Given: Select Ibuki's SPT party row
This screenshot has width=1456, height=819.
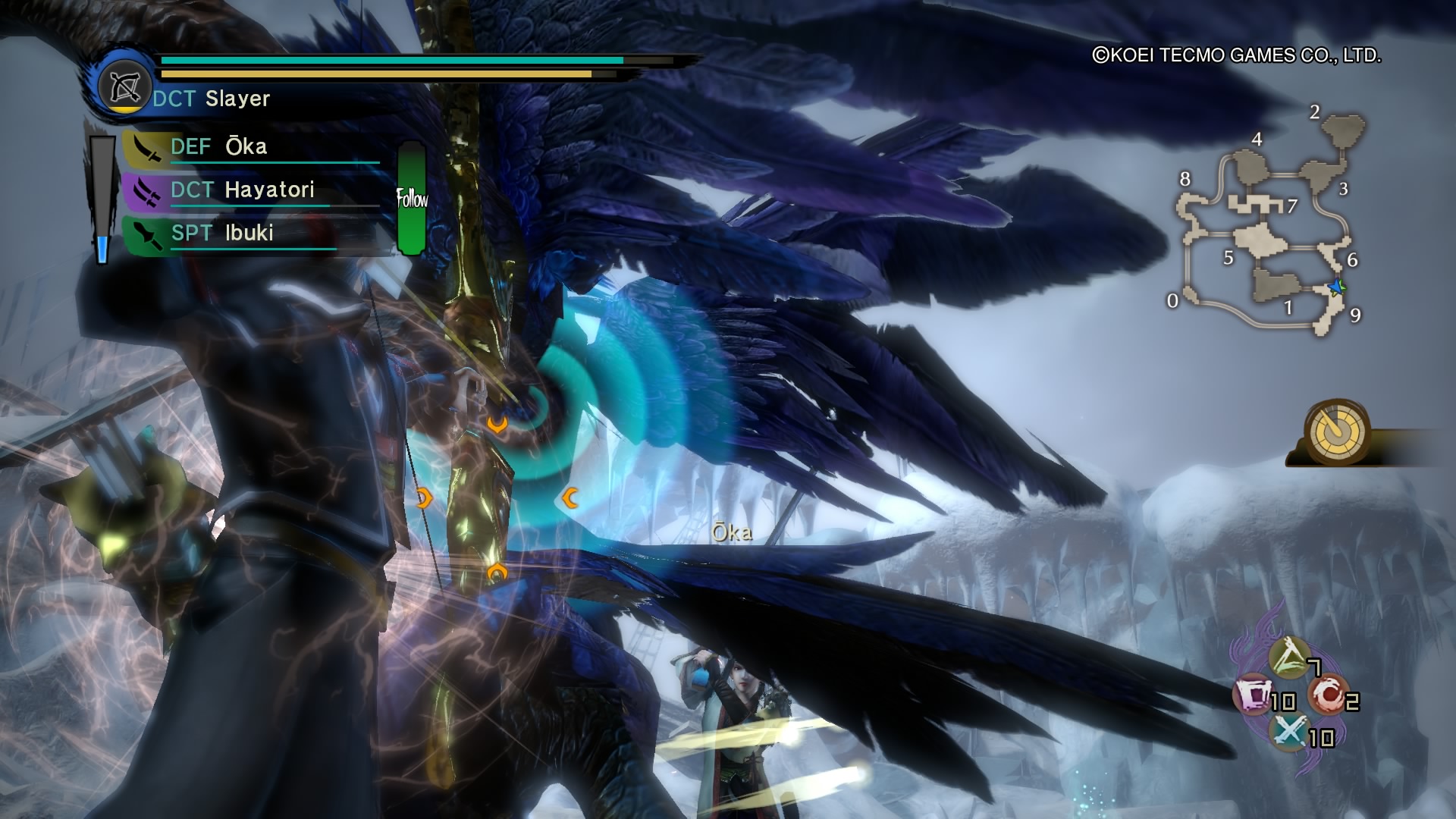Looking at the screenshot, I should [x=250, y=234].
